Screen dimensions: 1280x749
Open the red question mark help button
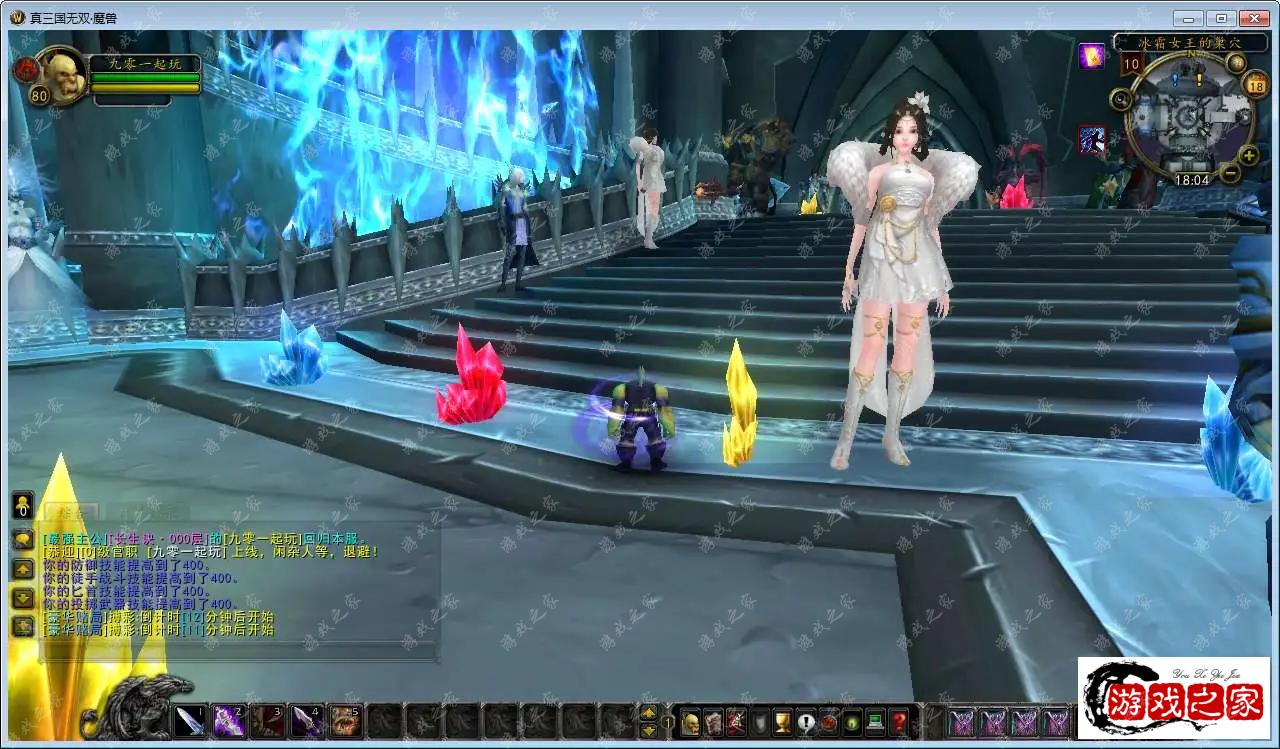pyautogui.click(x=899, y=722)
